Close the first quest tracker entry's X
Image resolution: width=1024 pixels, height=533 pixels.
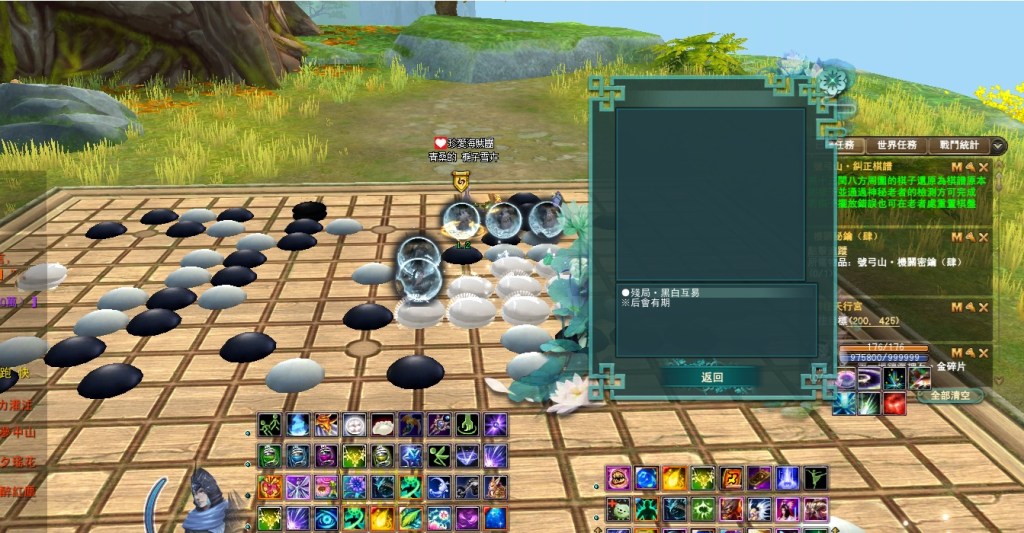tap(984, 166)
